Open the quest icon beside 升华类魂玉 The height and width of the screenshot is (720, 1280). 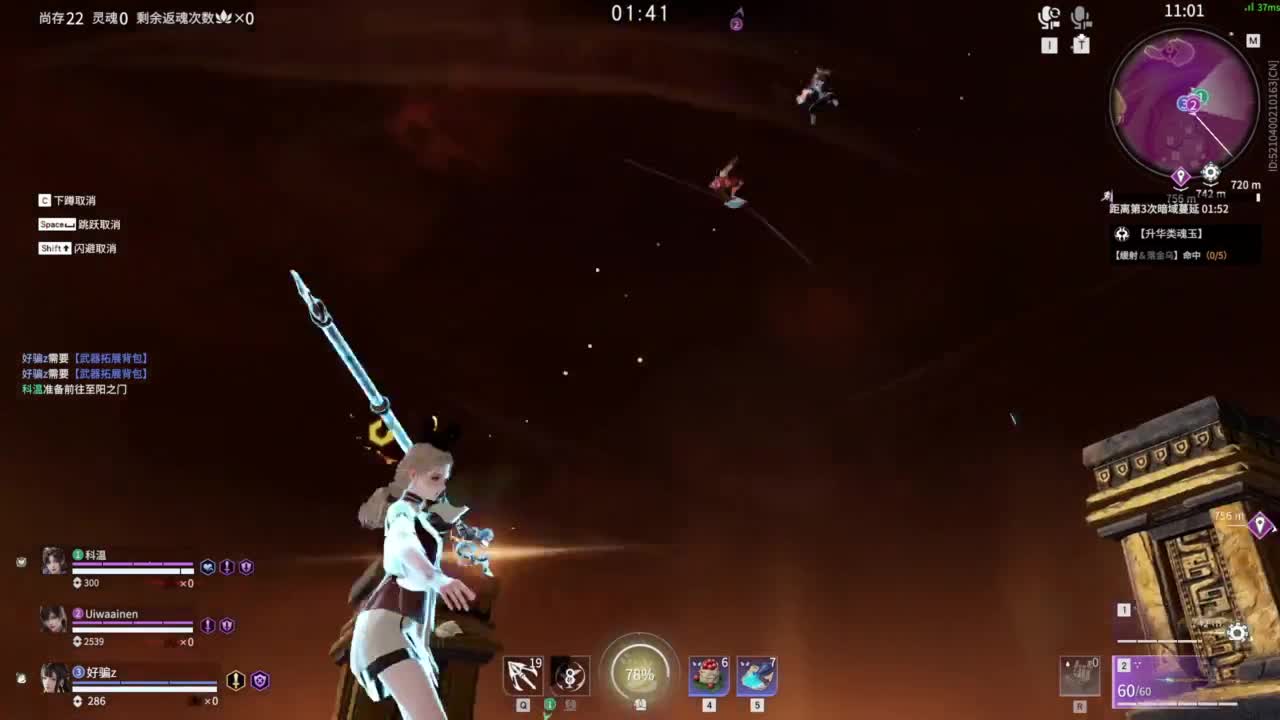point(1124,234)
